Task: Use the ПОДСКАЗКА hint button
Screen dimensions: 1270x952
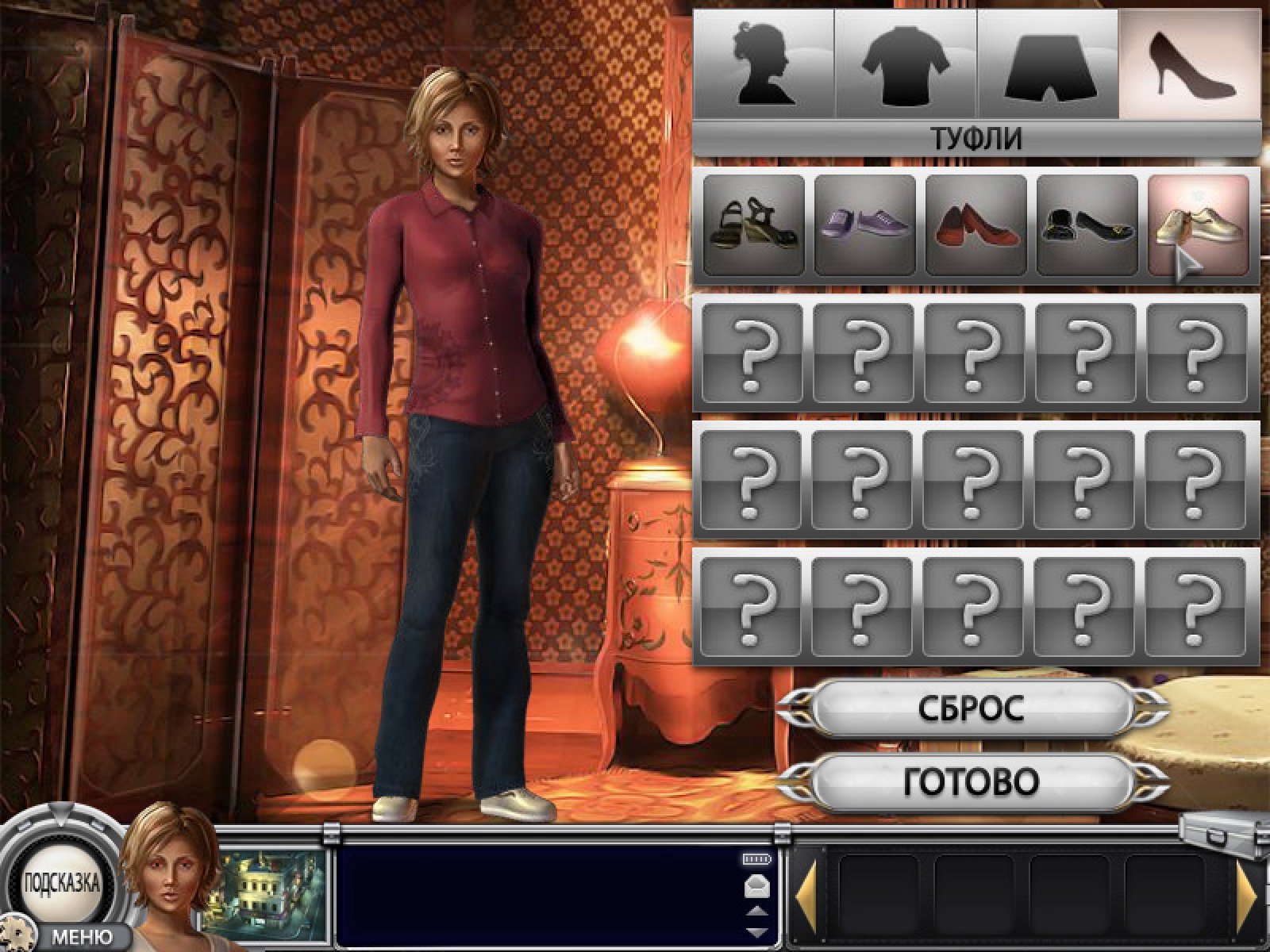Action: (x=62, y=883)
